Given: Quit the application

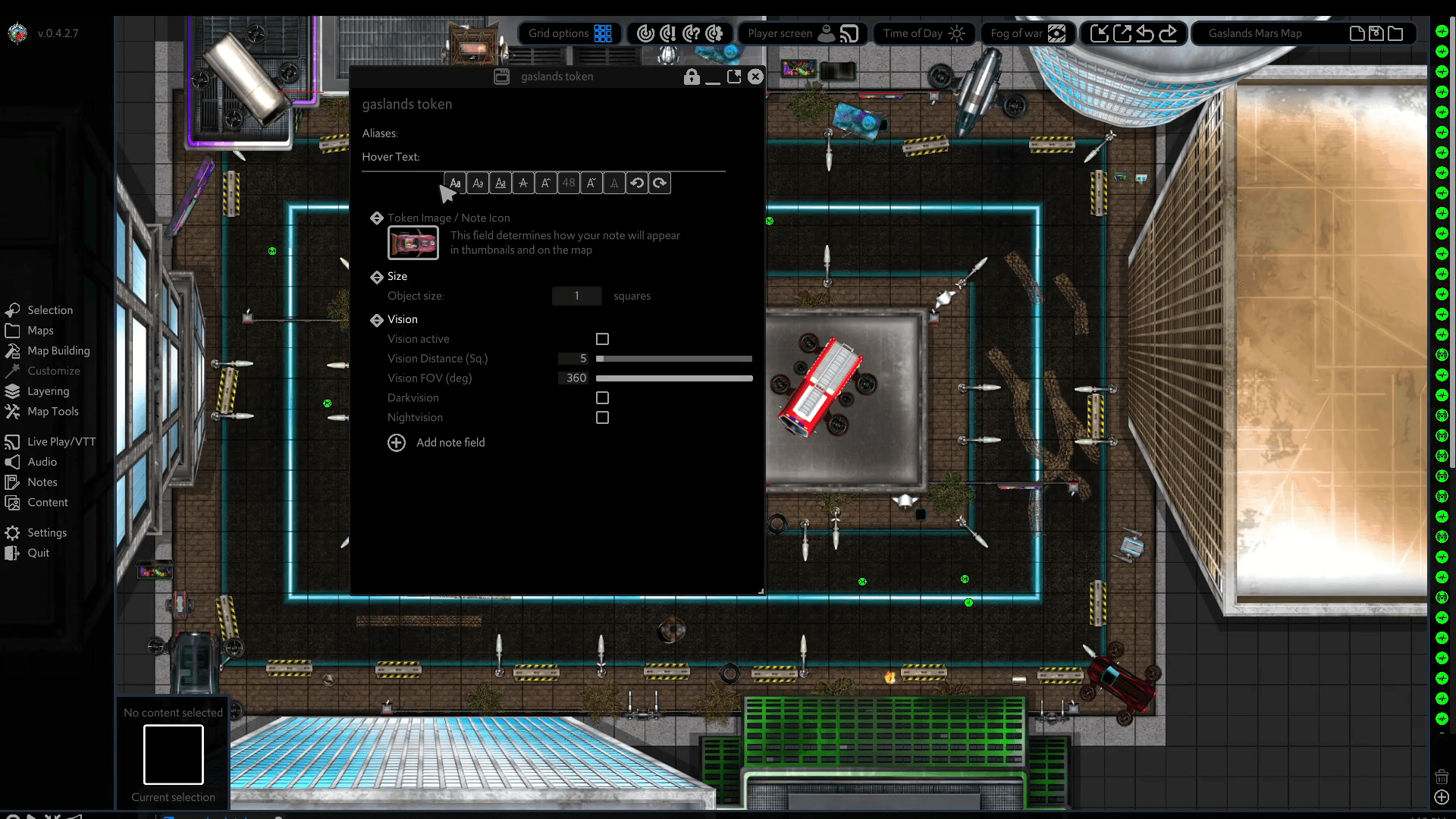Looking at the screenshot, I should (x=38, y=554).
